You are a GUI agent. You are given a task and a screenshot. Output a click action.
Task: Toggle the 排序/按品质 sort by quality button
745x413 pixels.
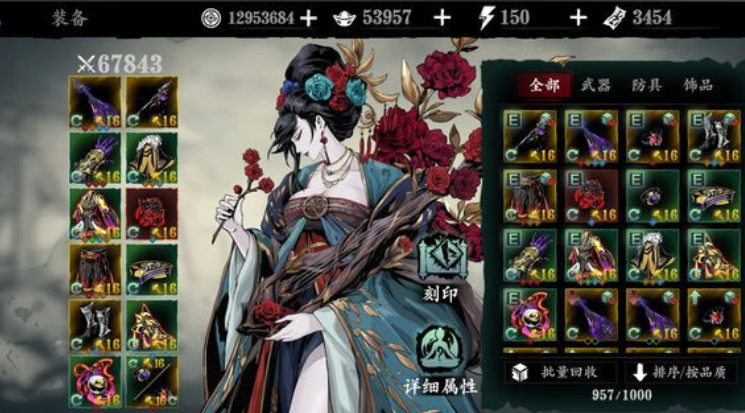coord(682,373)
